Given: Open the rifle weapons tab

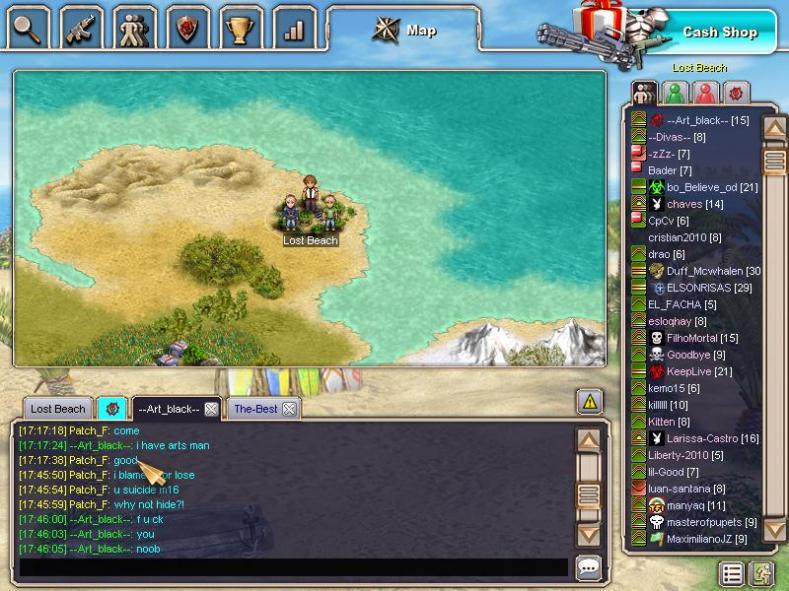Looking at the screenshot, I should coord(82,28).
